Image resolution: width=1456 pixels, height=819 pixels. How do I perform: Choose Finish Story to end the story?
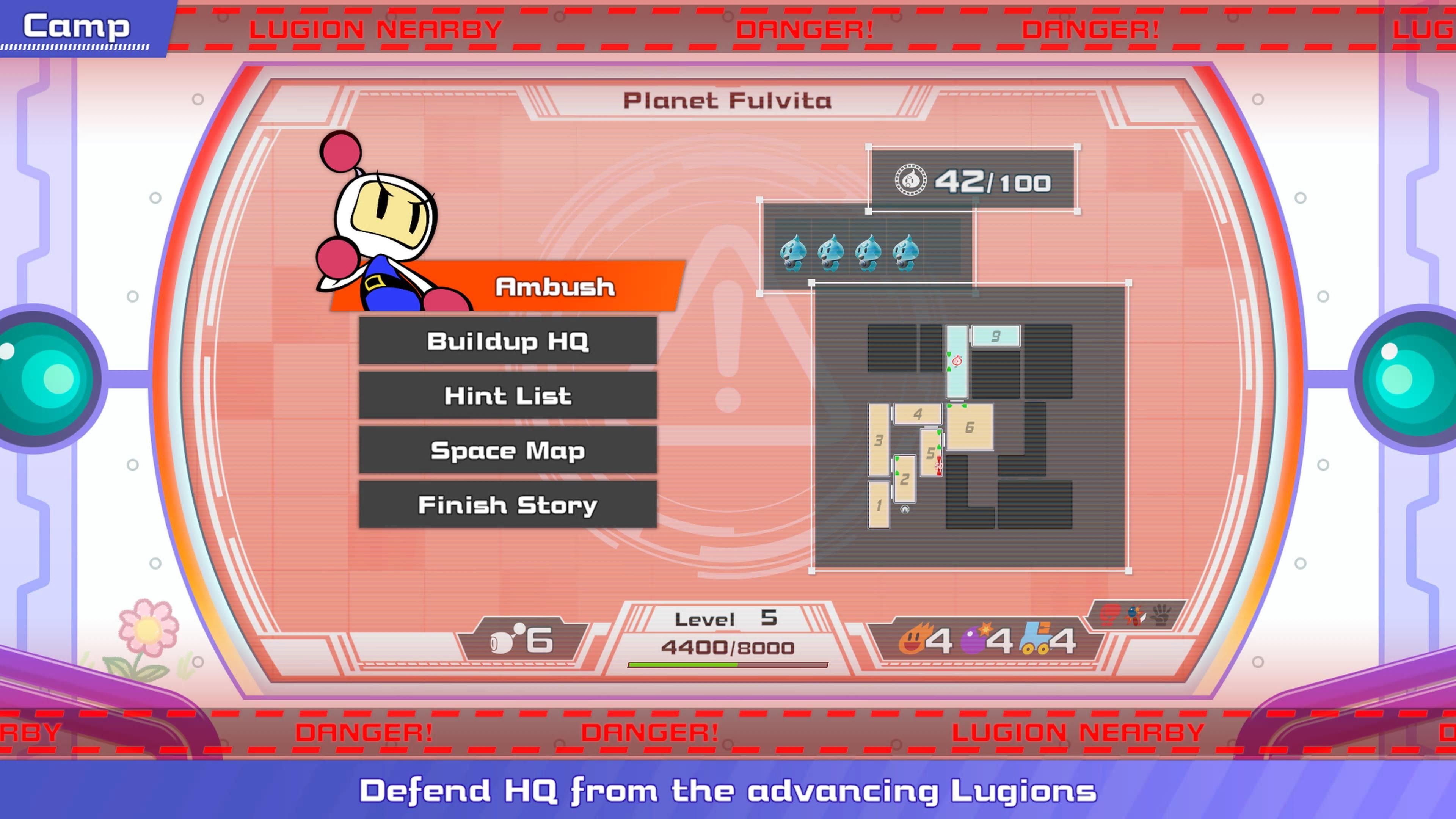tap(508, 505)
